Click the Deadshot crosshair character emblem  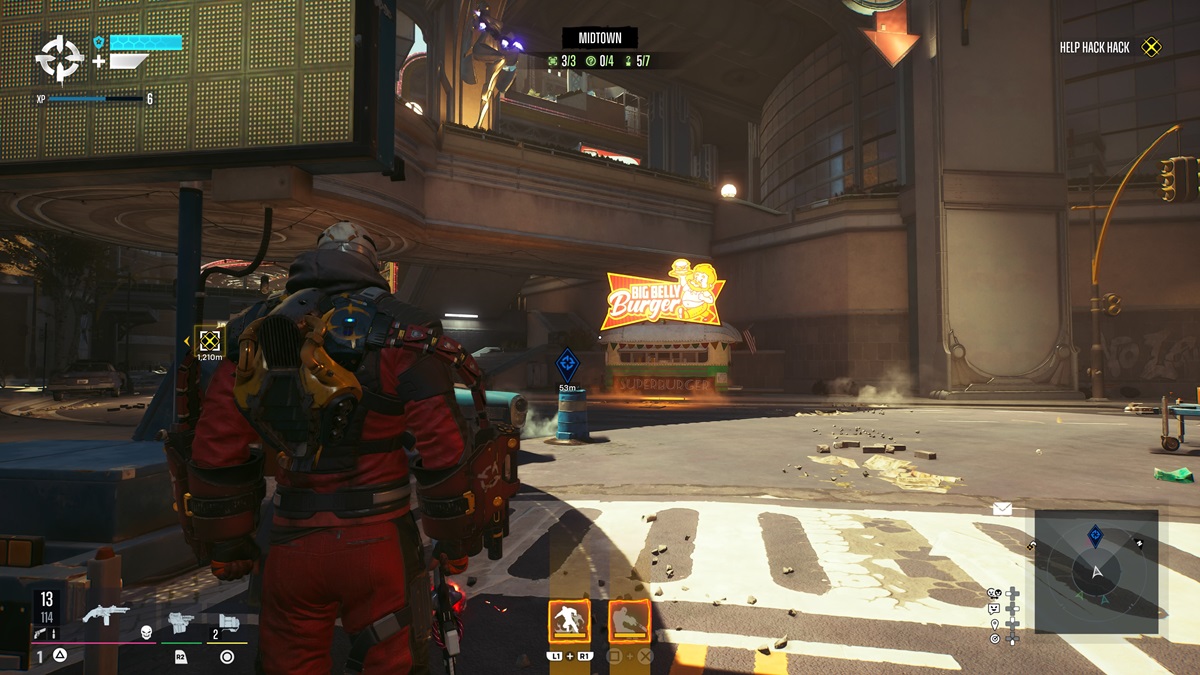[59, 59]
